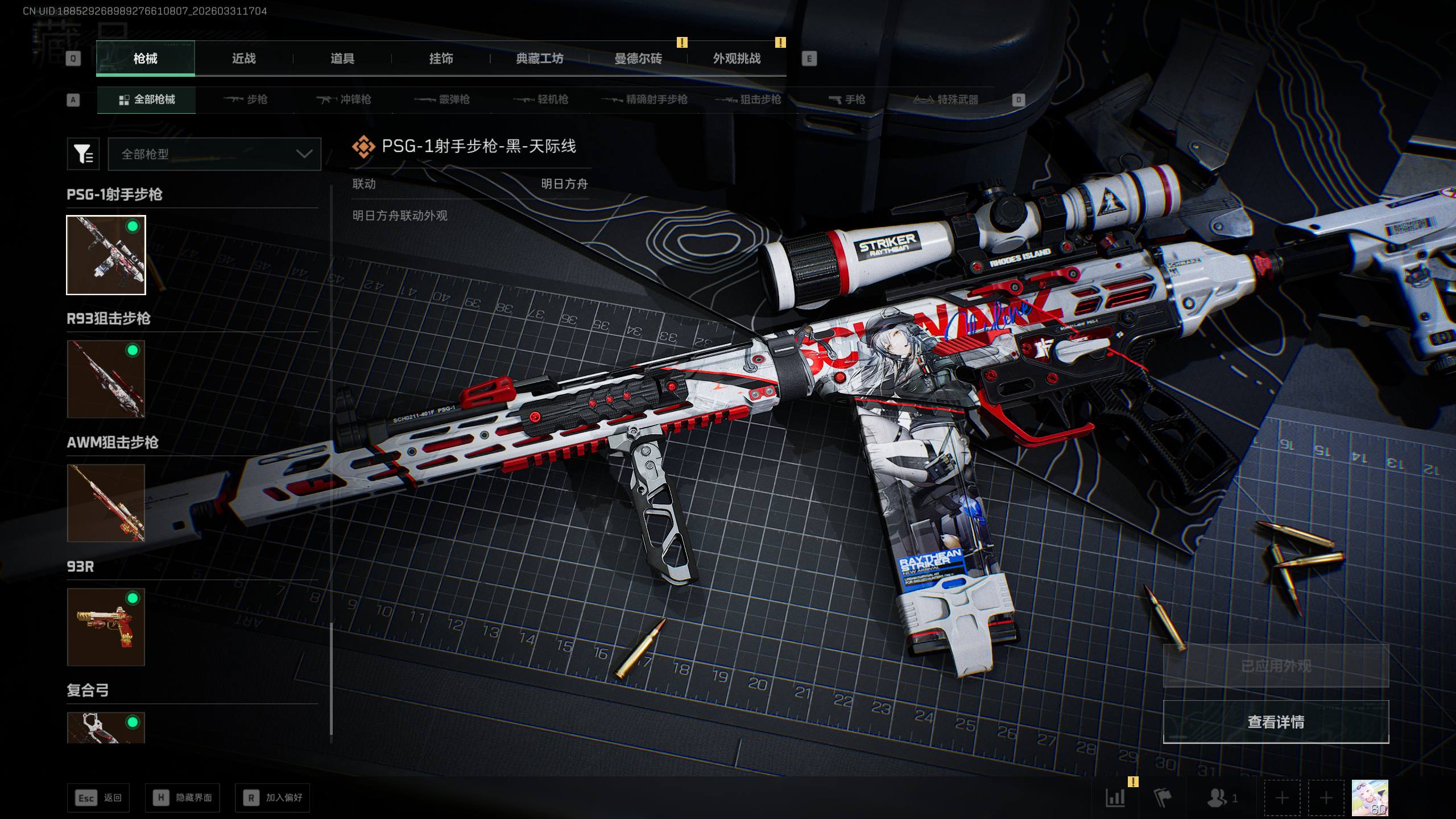This screenshot has width=1456, height=819.
Task: Select the R93 sniper rifle skin thumbnail
Action: click(x=106, y=379)
